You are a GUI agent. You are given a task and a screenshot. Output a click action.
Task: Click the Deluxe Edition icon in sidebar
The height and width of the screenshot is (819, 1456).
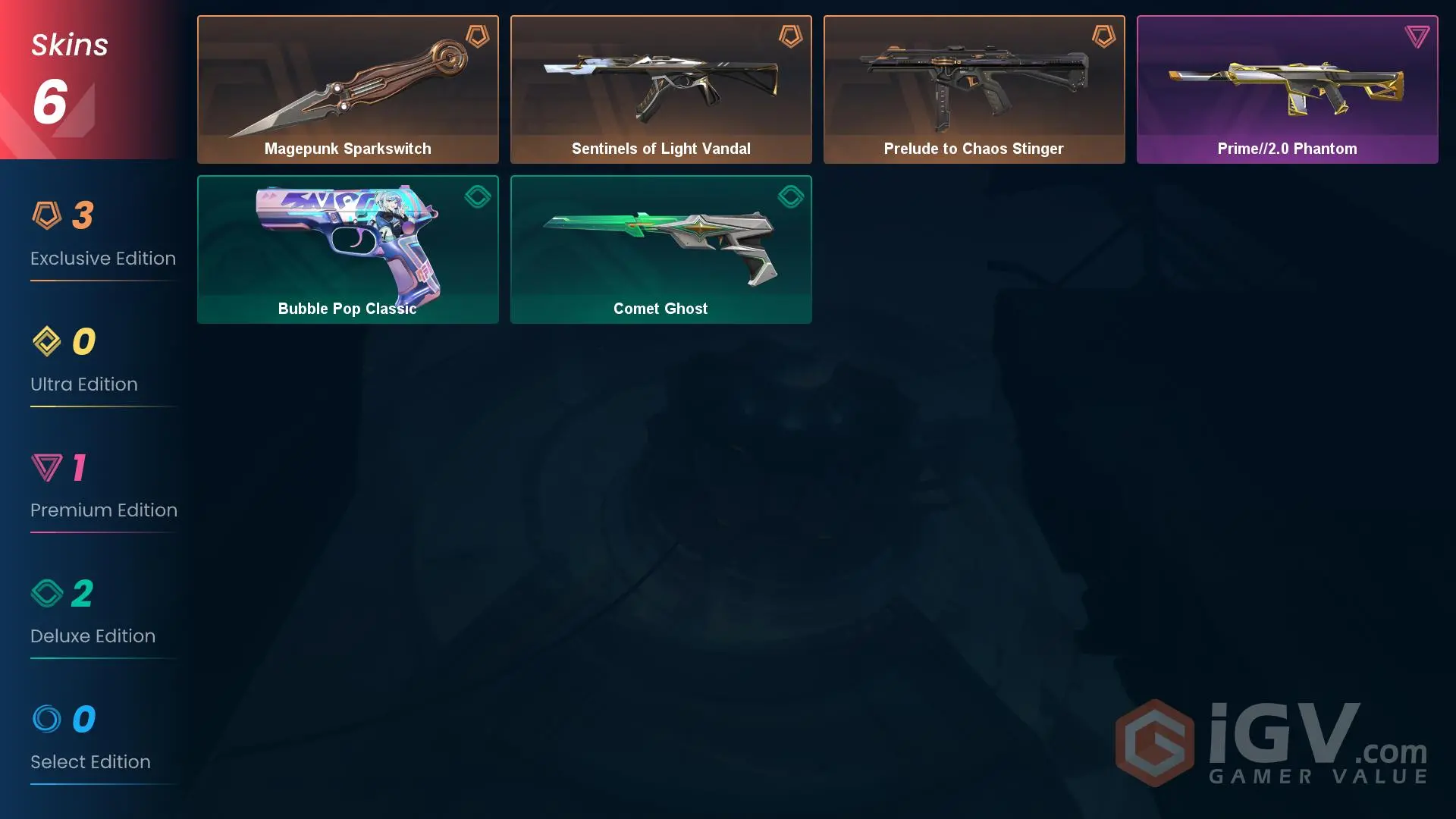coord(47,594)
